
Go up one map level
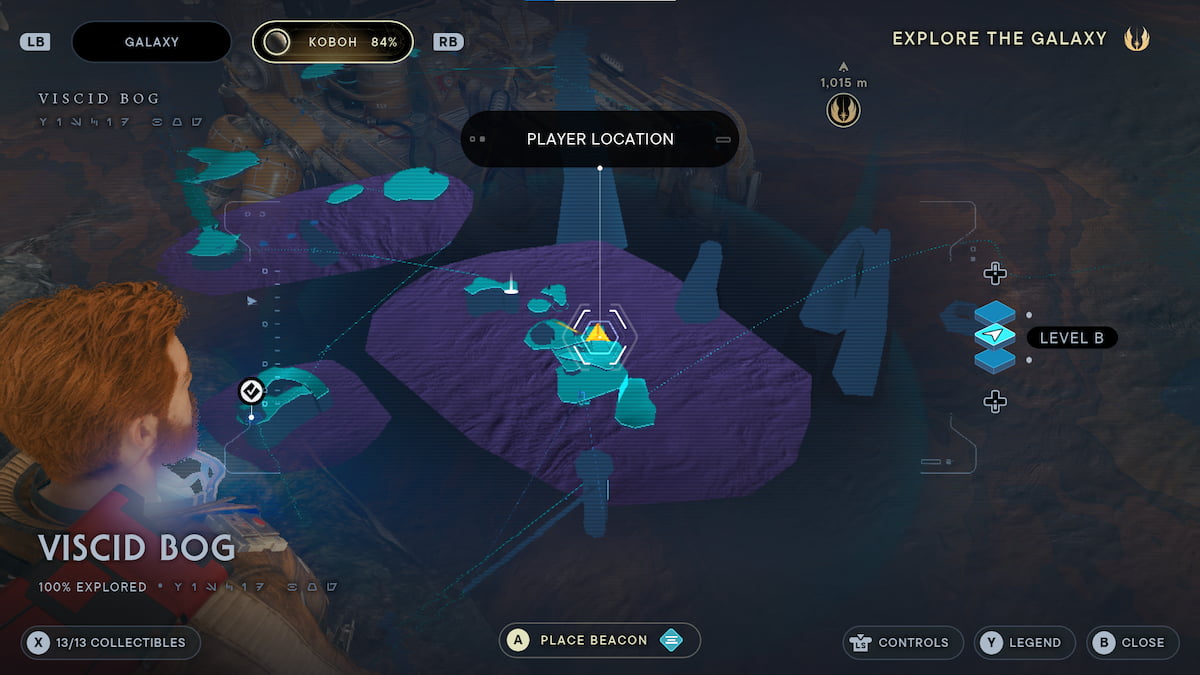994,273
